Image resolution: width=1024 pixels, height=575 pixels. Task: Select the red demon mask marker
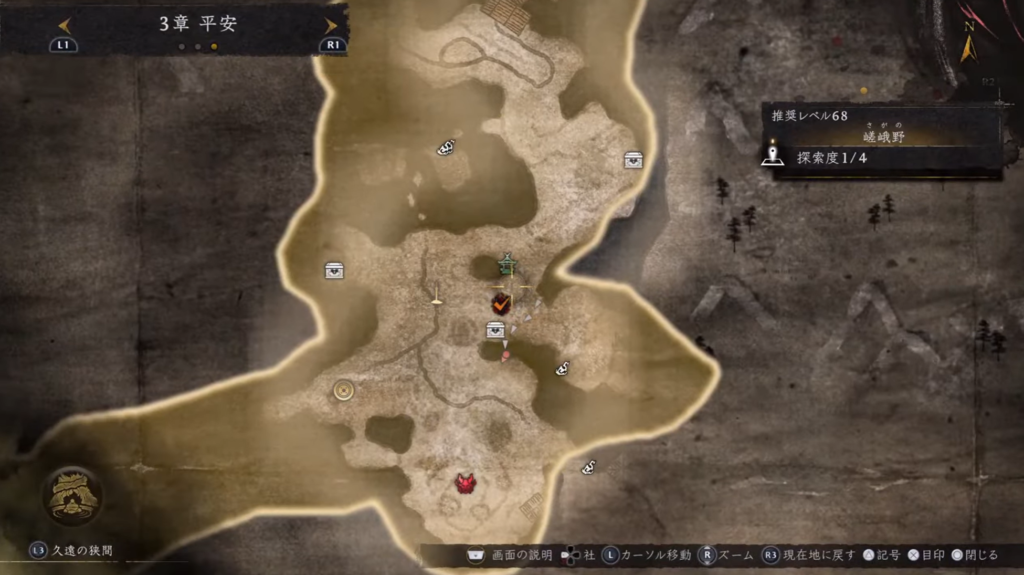point(465,484)
